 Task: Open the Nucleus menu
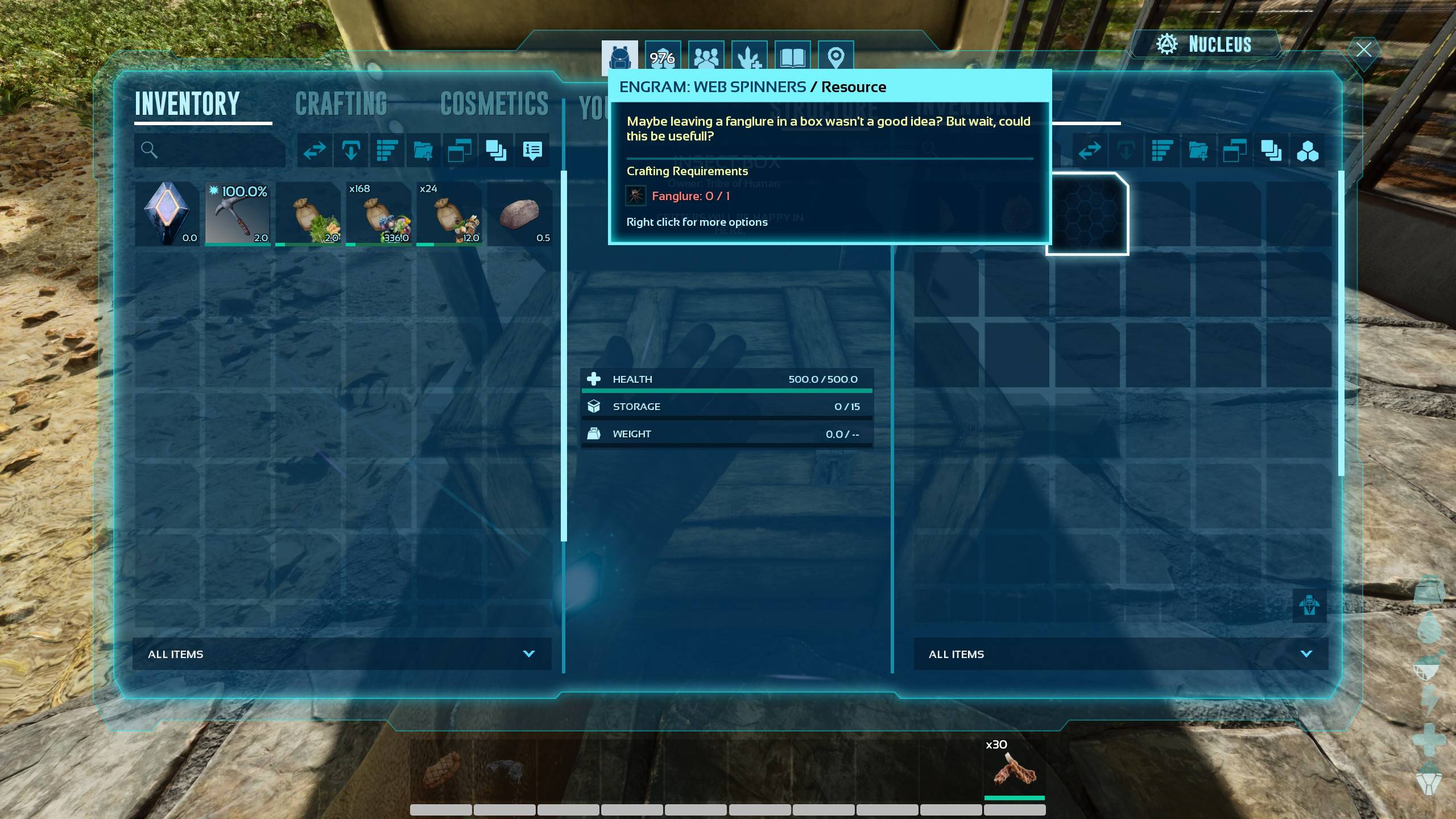pos(1205,44)
